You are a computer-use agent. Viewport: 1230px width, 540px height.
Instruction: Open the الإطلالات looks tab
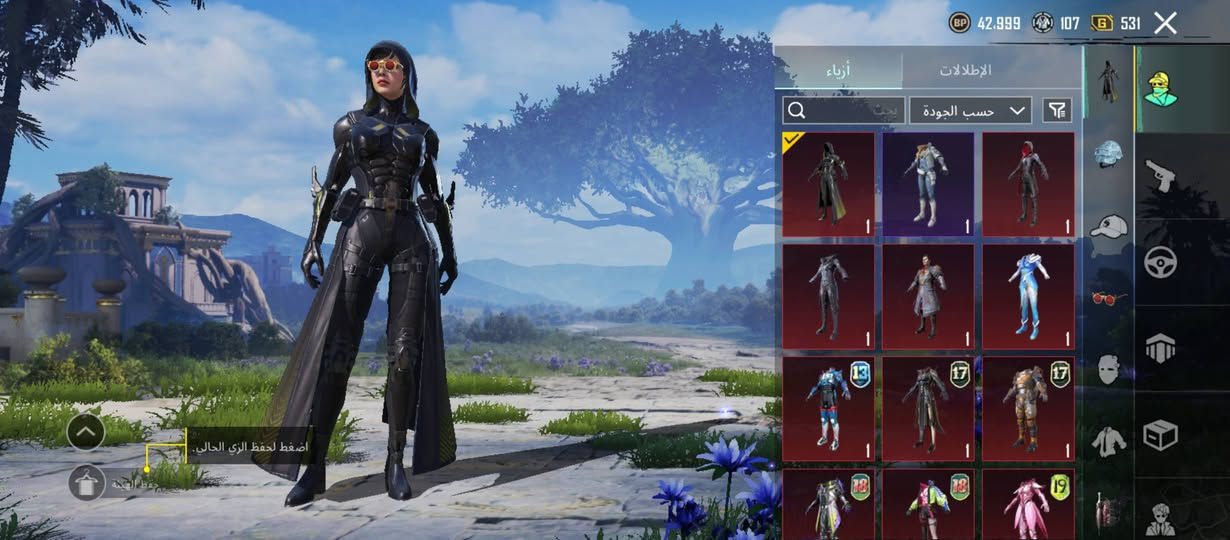tap(964, 70)
